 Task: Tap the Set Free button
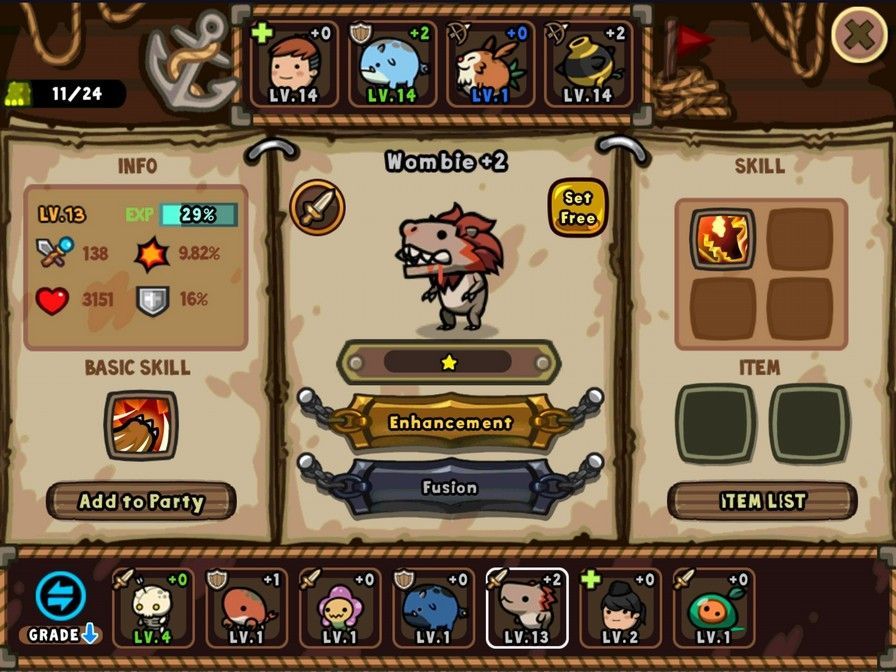pos(578,208)
